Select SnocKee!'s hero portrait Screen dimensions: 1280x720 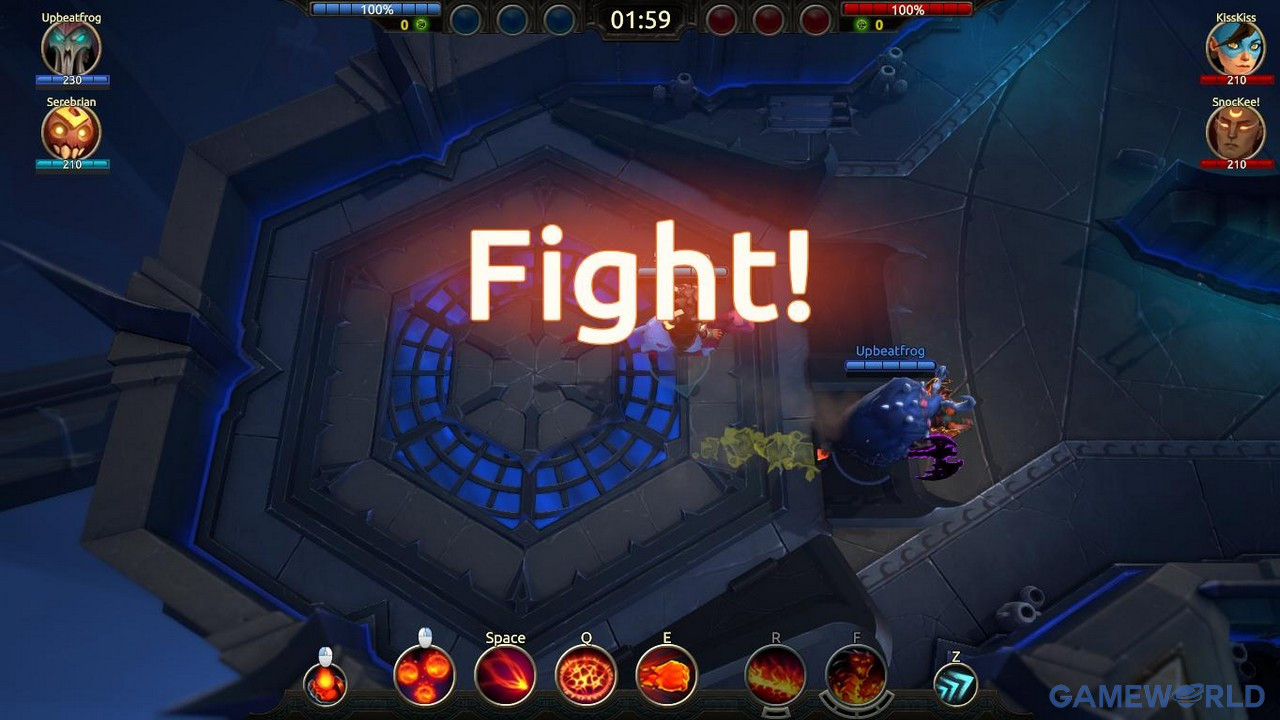tap(1236, 133)
